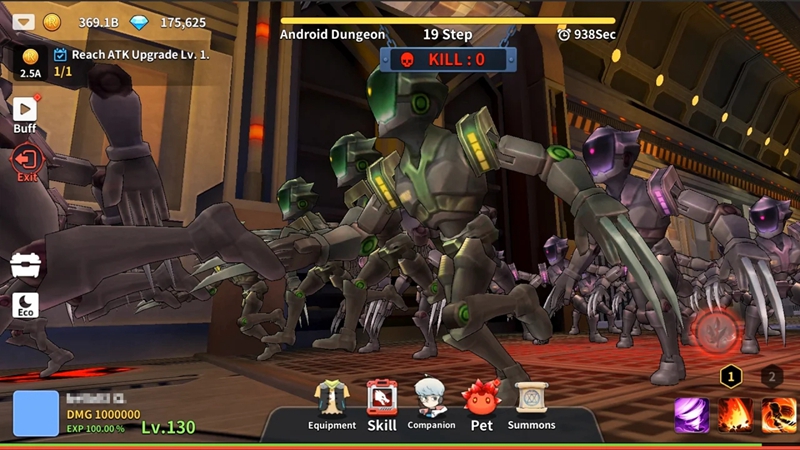Switch to skill preset 2
This screenshot has width=800, height=450.
[771, 376]
